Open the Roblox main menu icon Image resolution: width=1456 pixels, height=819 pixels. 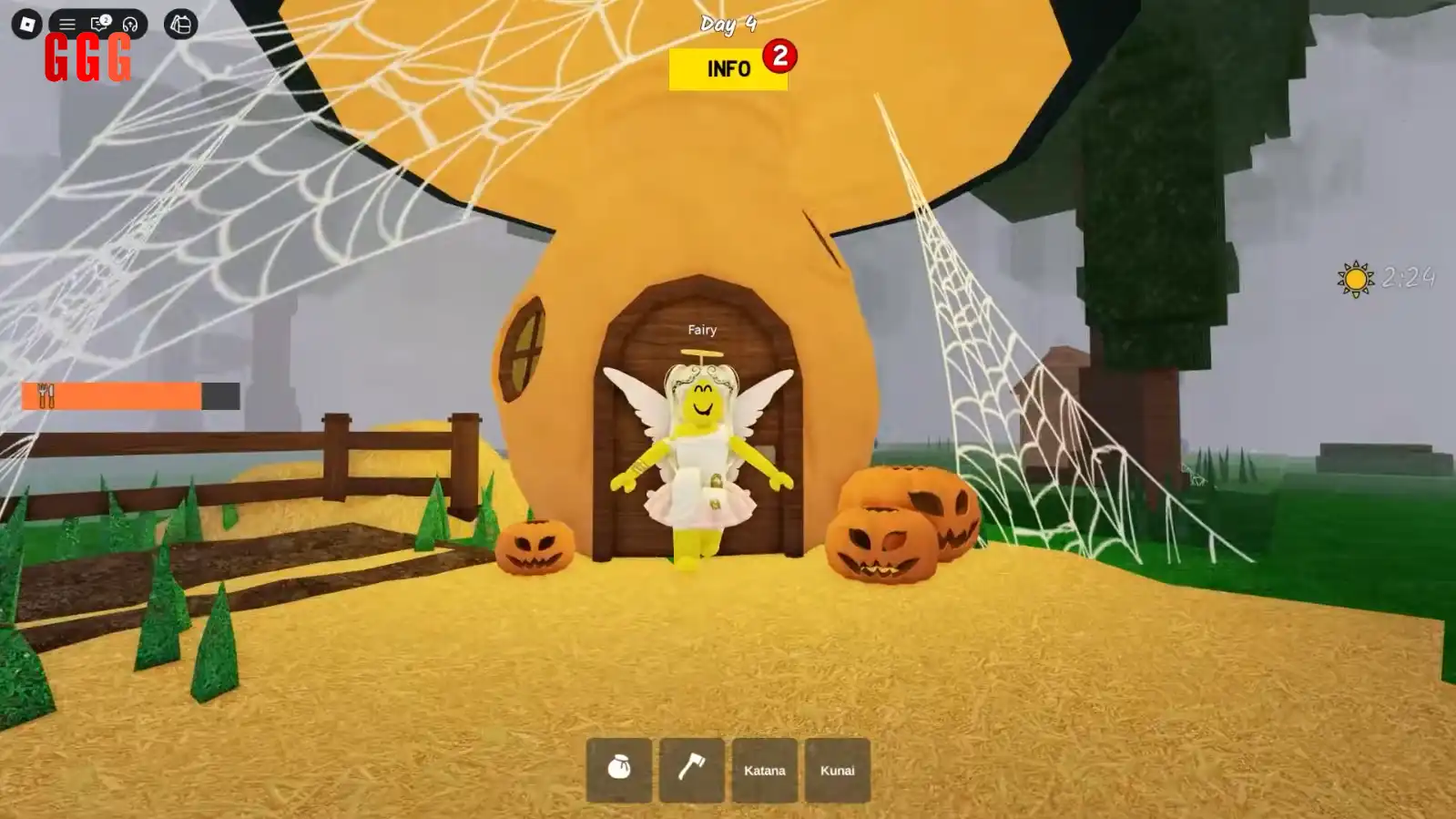pyautogui.click(x=27, y=23)
